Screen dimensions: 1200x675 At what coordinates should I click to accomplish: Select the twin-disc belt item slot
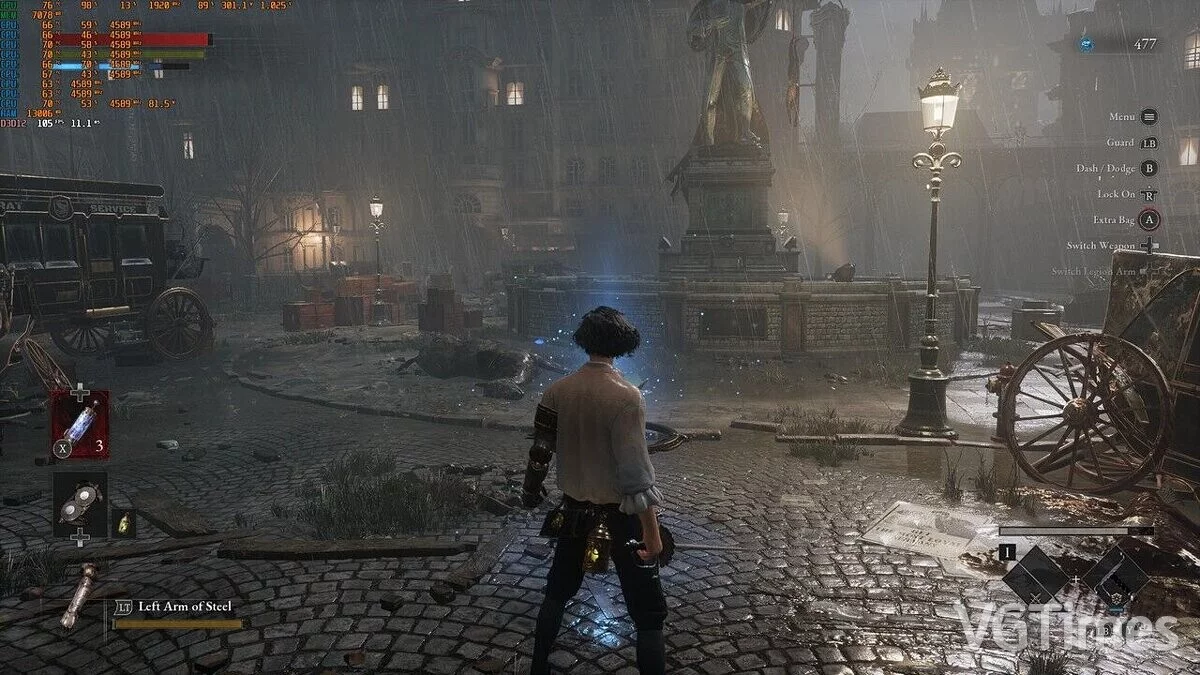click(80, 504)
